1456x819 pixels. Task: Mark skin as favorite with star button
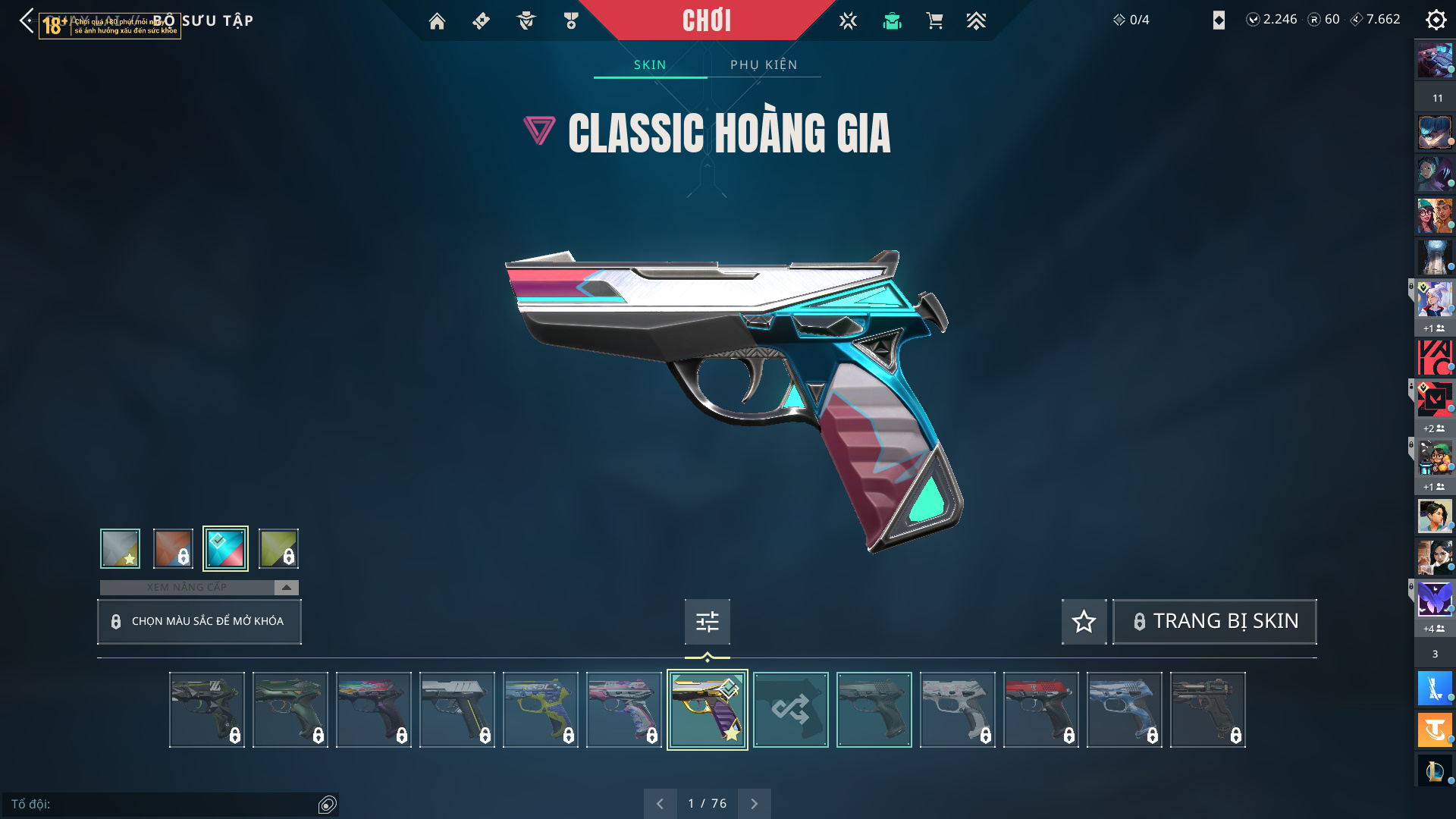pos(1084,622)
